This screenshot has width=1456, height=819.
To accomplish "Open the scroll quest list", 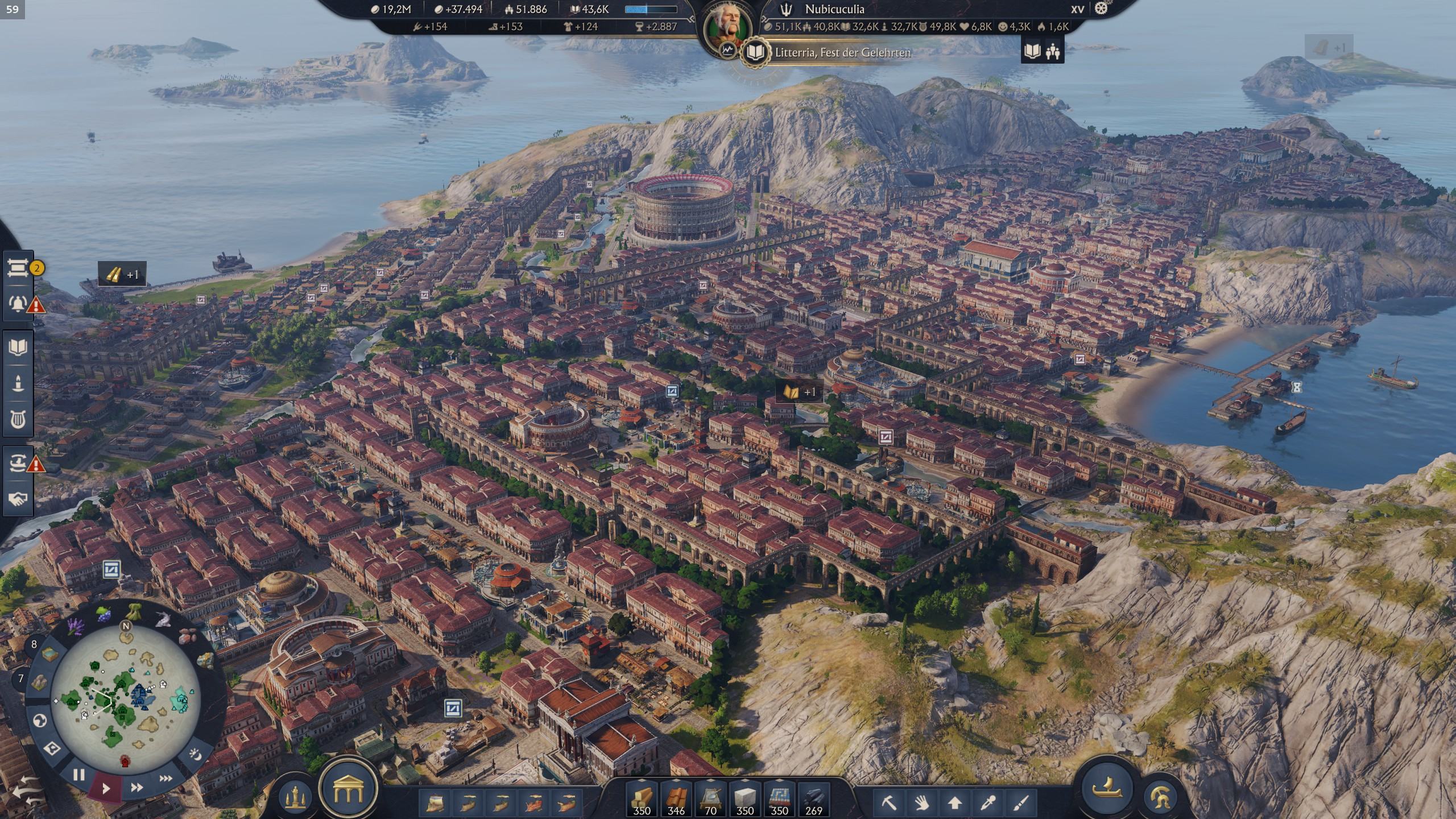I will point(18,267).
